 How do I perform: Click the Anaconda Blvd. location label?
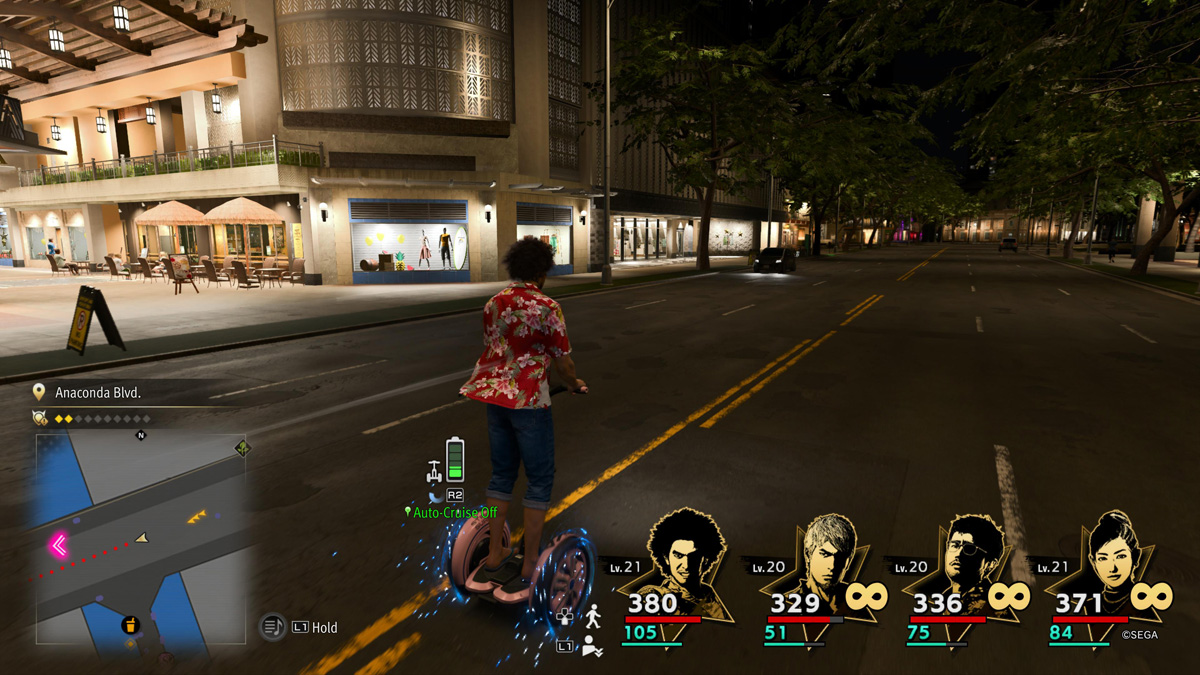click(x=98, y=393)
